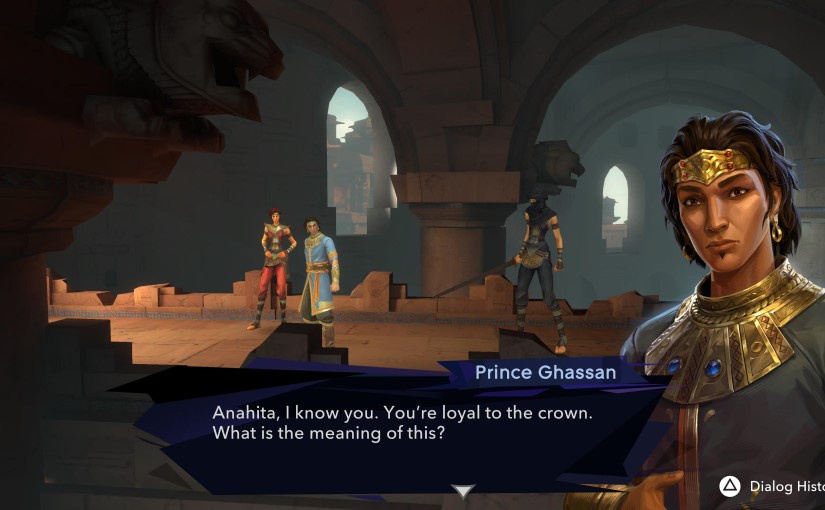Open the Dialog History log
825x510 pixels.
[771, 487]
